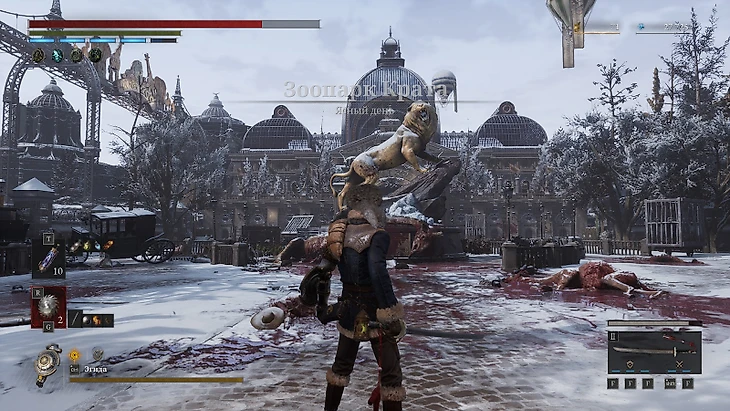Select the yellow sun icon above Эгида
730x411 pixels.
tap(74, 354)
